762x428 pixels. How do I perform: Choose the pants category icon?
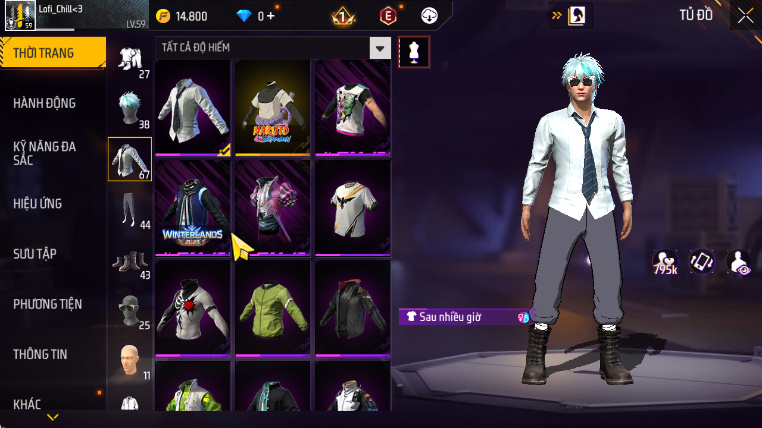pos(130,209)
